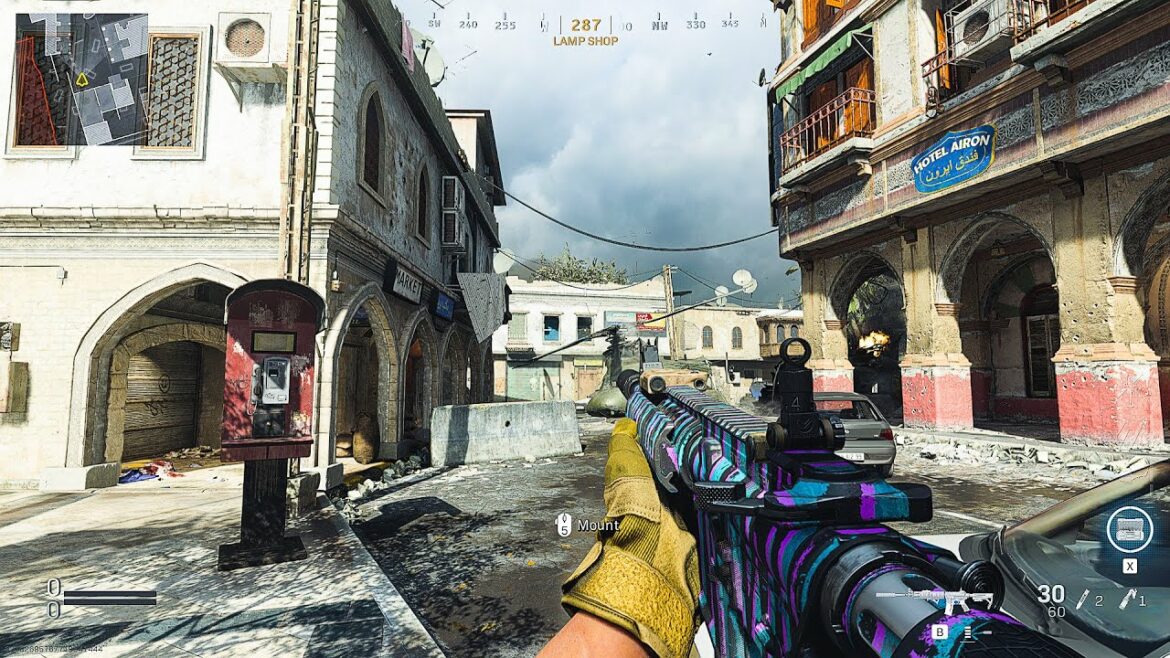Screen dimensions: 1170x658
Task: Activate the munitions box field upgrade
Action: (1129, 529)
